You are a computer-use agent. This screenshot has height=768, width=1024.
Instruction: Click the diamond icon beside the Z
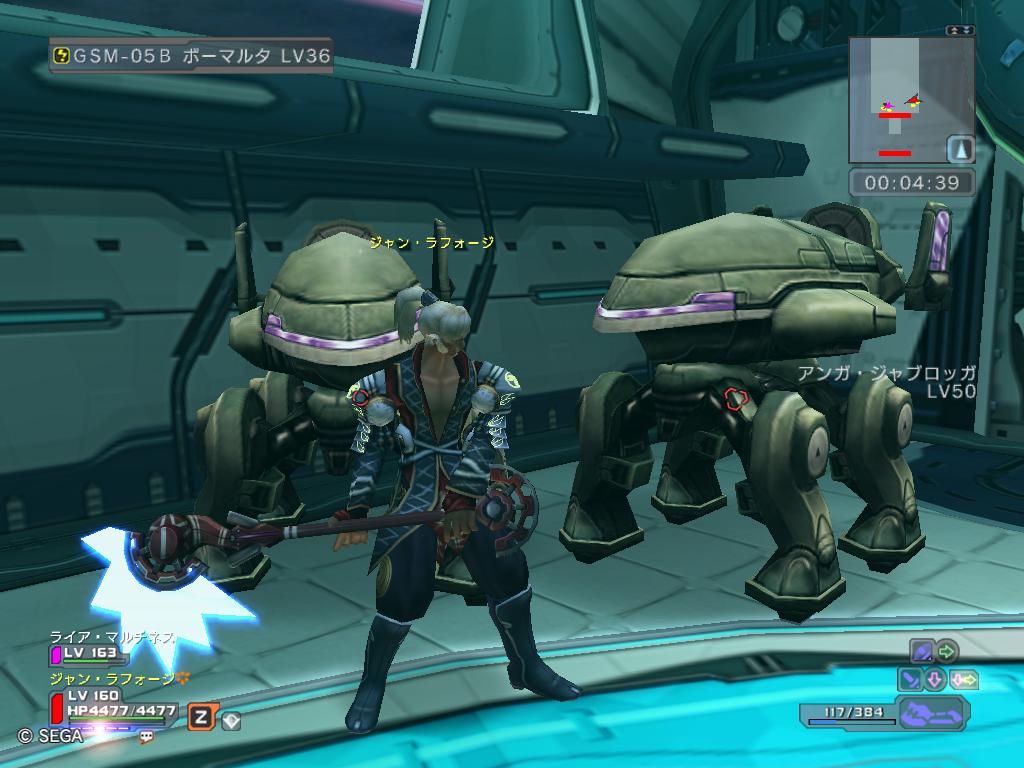(231, 720)
